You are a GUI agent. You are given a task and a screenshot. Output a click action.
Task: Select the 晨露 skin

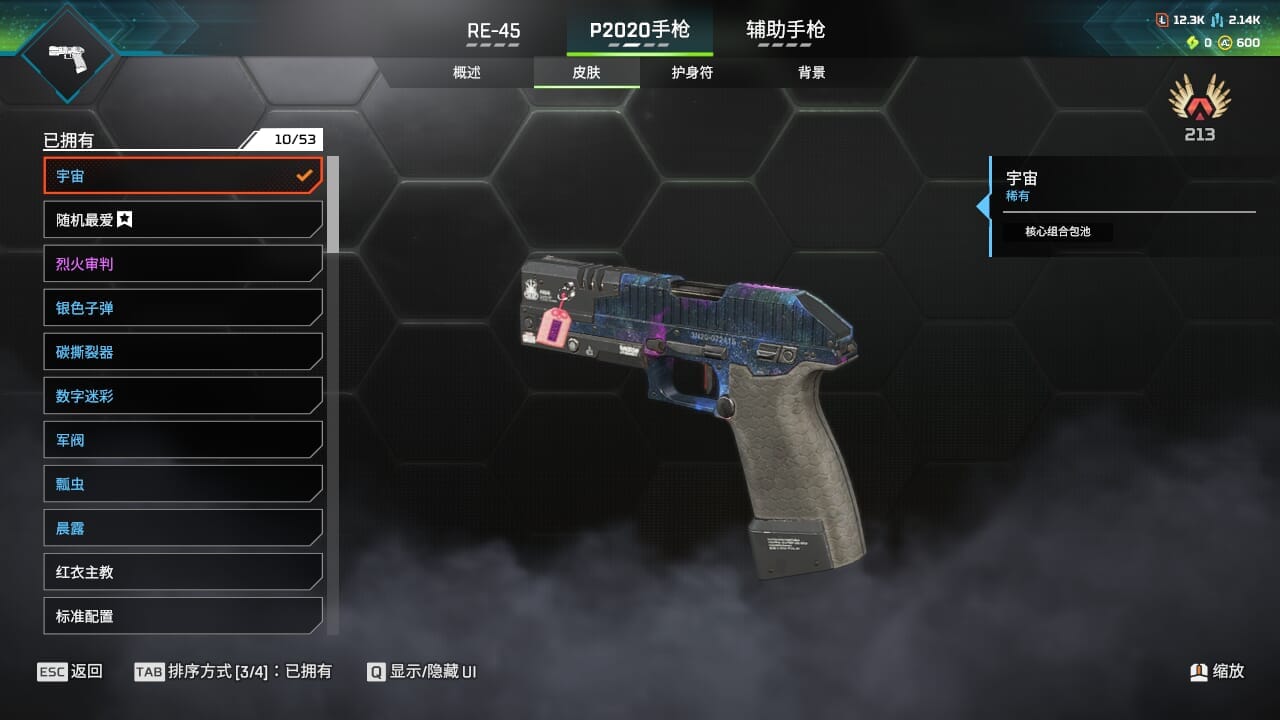tap(183, 528)
